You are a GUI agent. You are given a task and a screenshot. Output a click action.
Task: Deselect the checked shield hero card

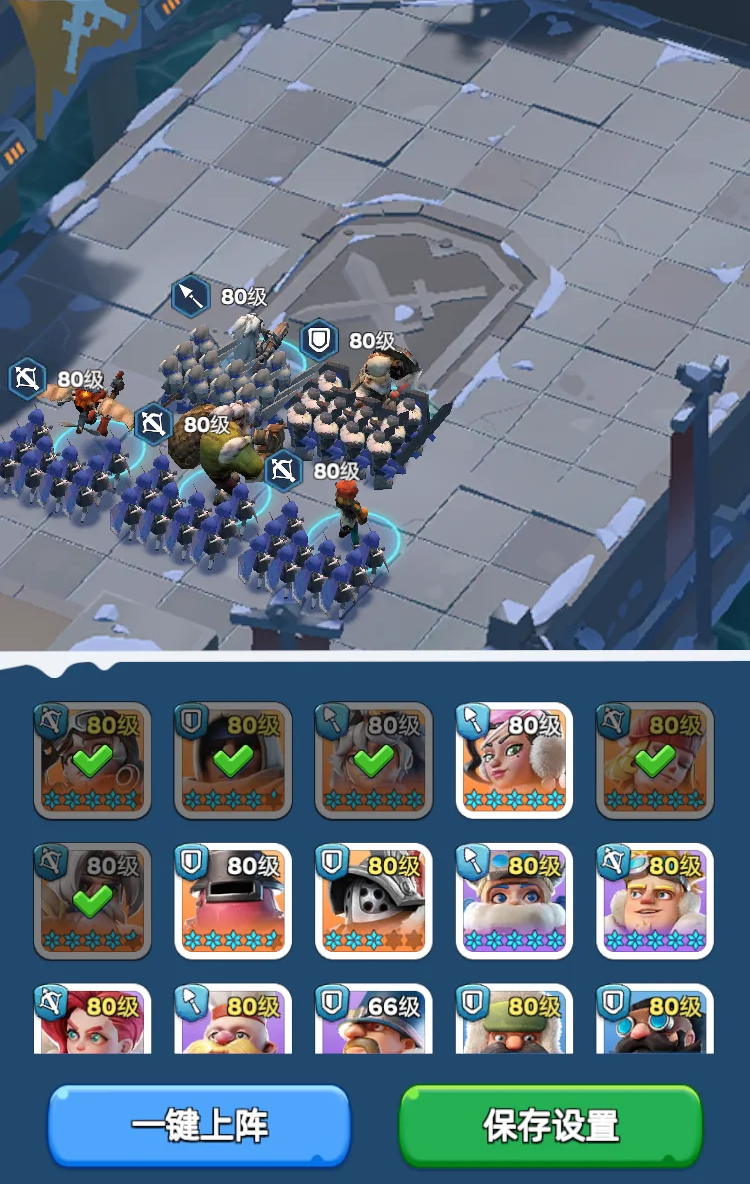[233, 760]
